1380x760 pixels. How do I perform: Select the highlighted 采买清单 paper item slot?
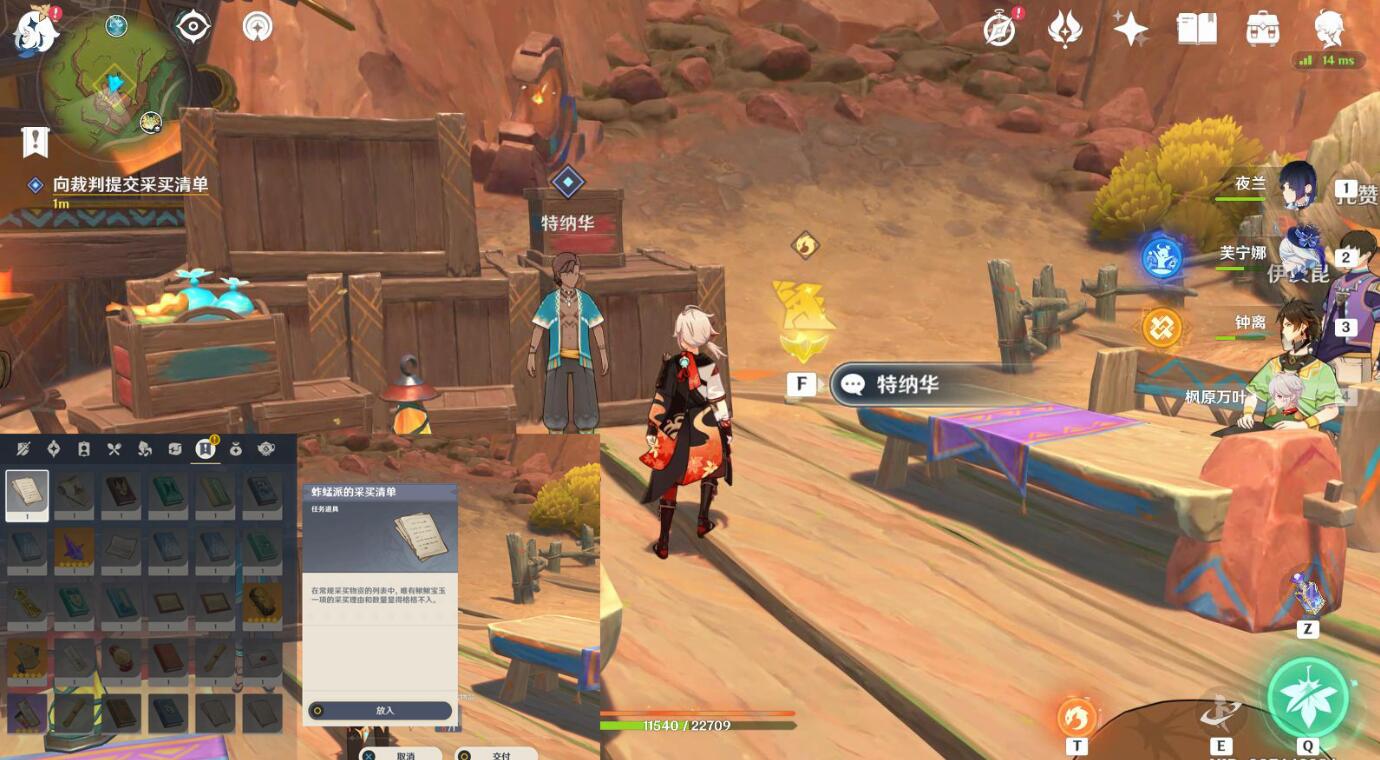pyautogui.click(x=27, y=496)
